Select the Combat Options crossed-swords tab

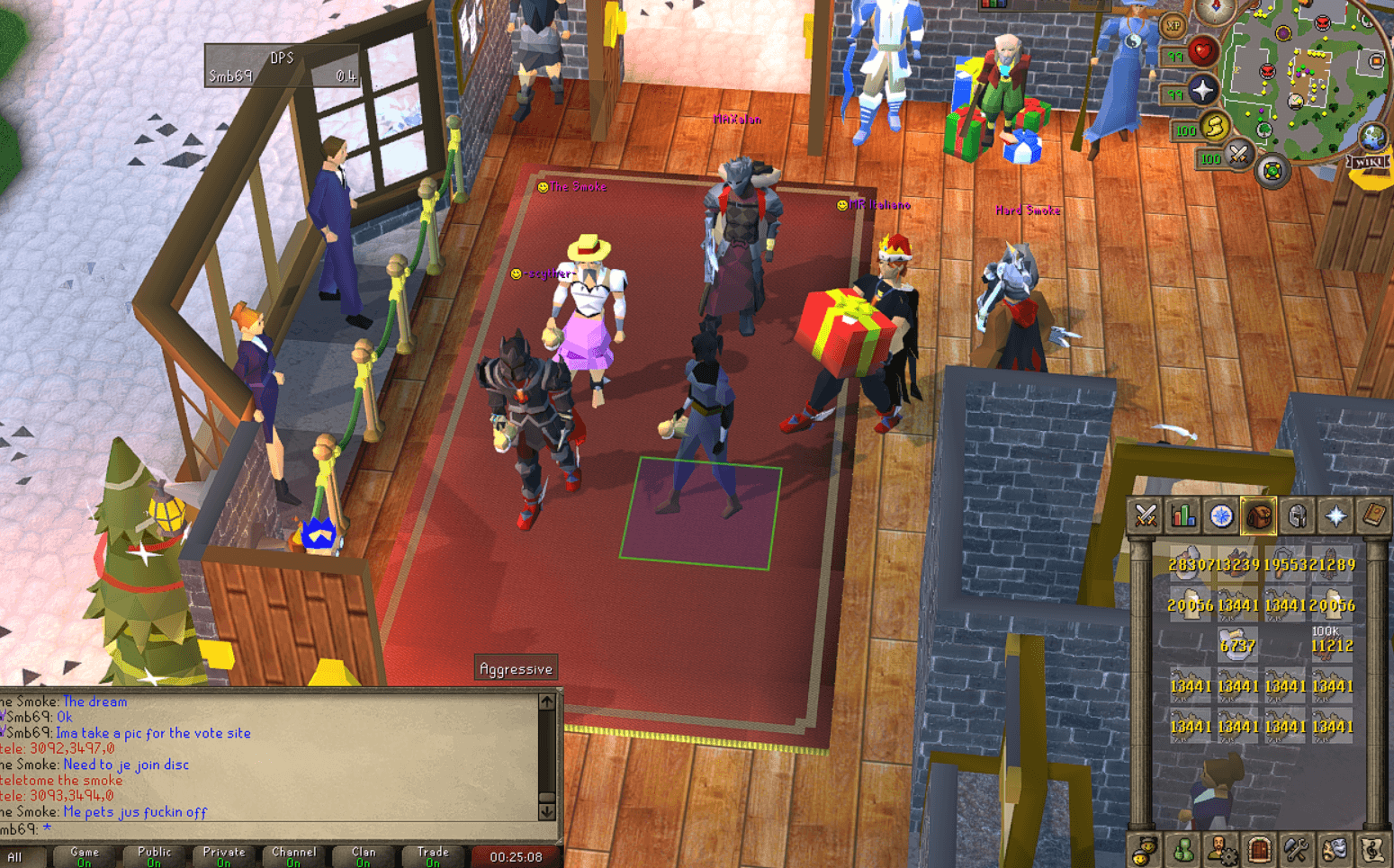[x=1145, y=516]
